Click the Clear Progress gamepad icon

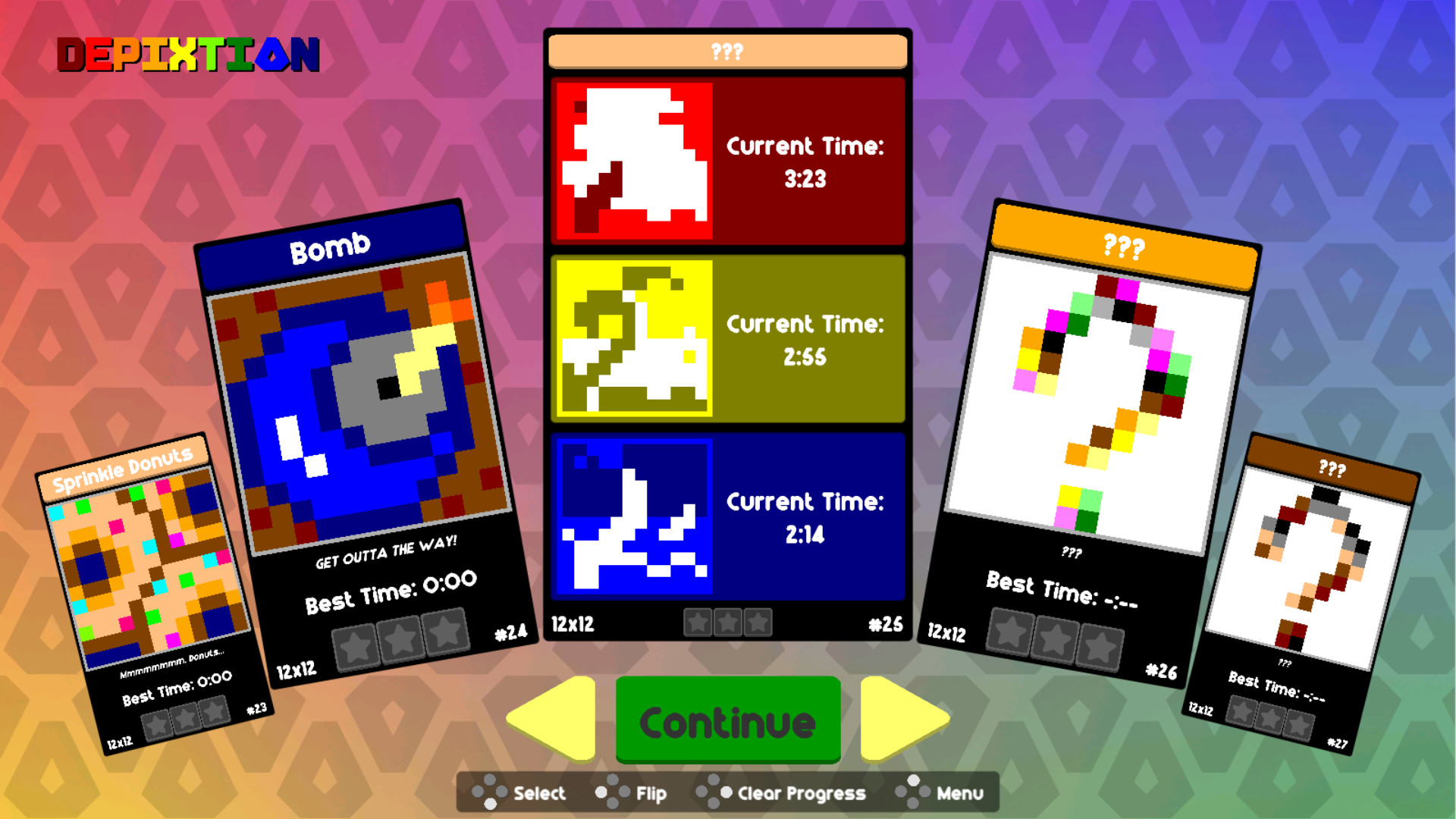(713, 793)
